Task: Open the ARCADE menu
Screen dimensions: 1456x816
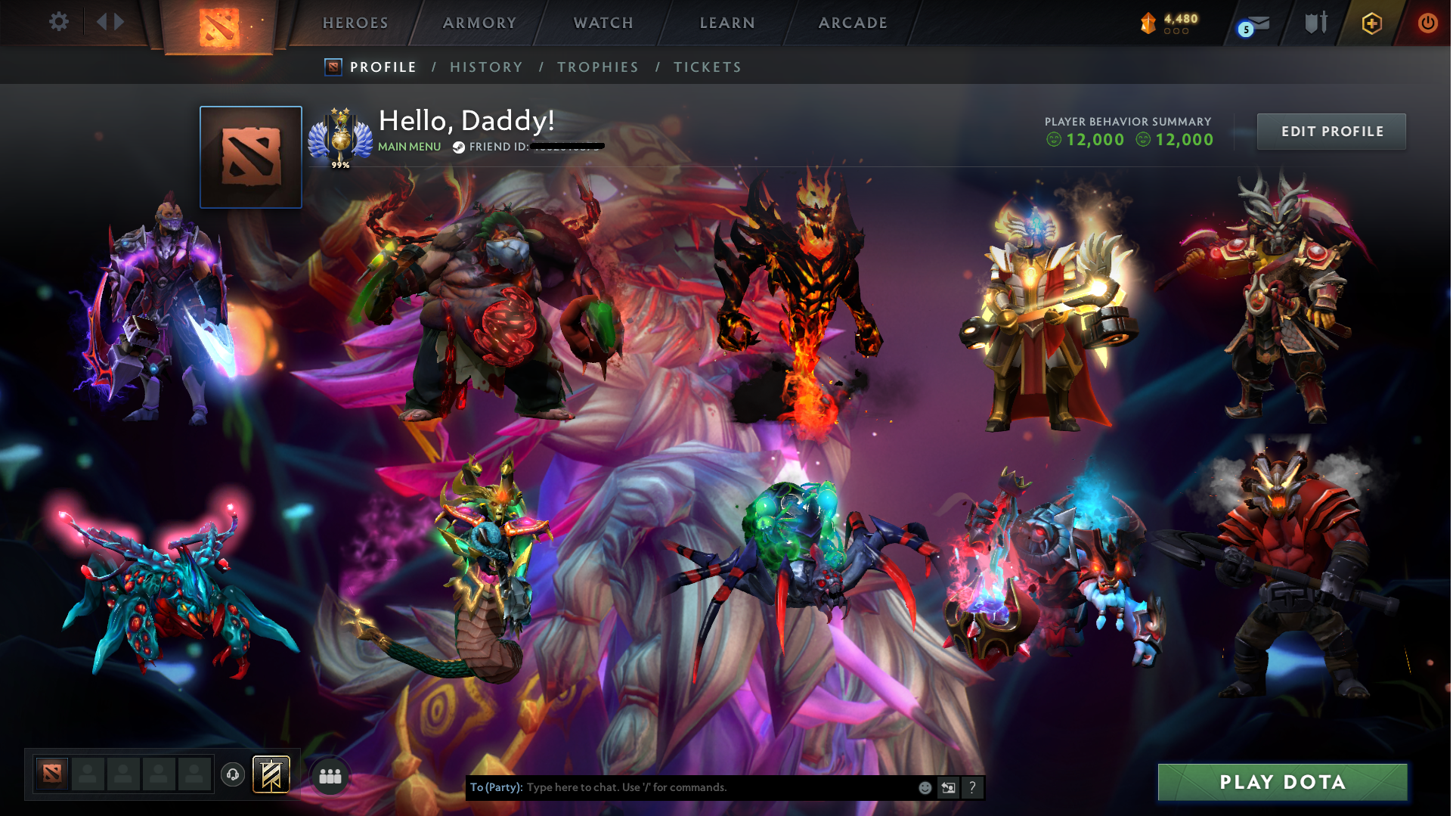Action: (x=853, y=23)
